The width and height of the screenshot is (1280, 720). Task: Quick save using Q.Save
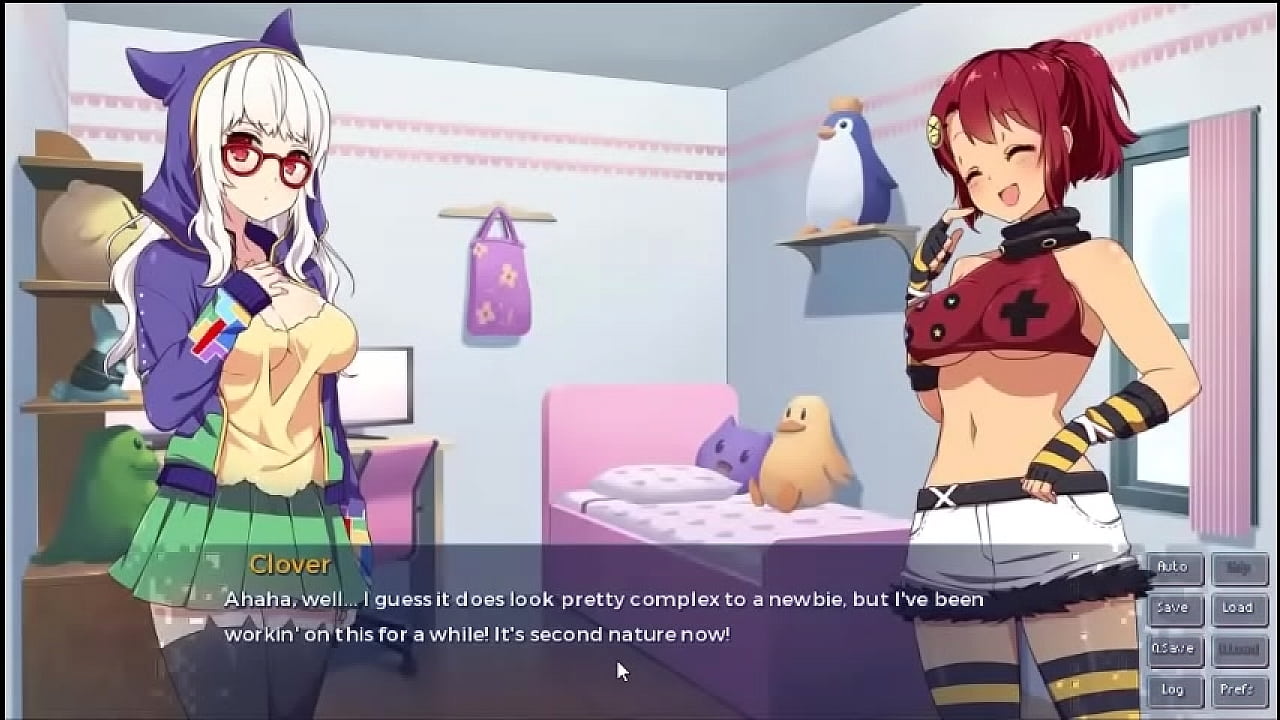tap(1173, 648)
